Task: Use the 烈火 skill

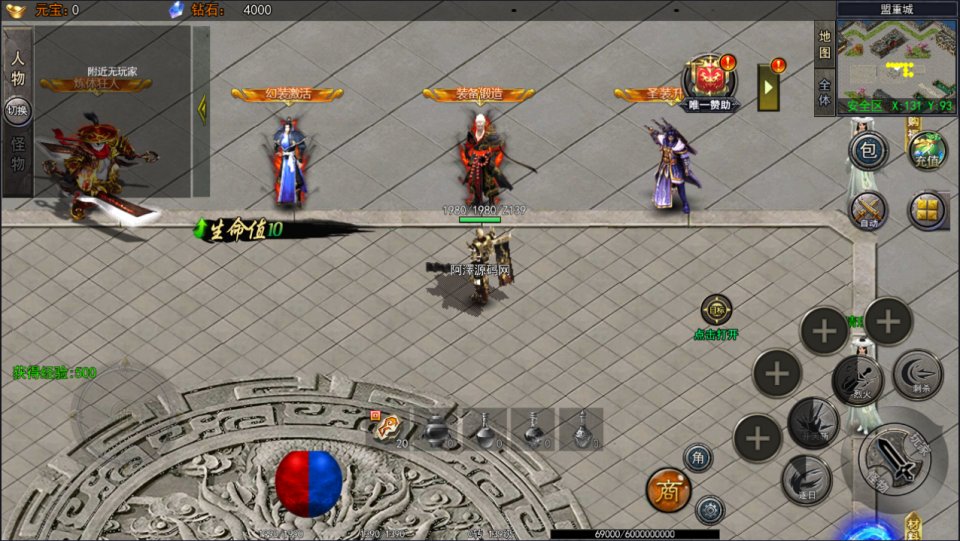Action: click(856, 379)
